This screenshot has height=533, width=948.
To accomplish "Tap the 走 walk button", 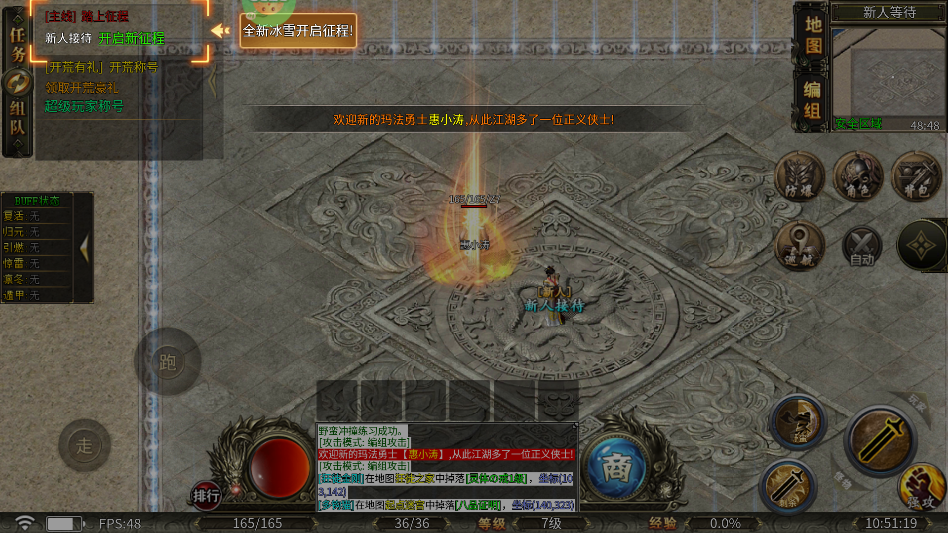I will [x=84, y=445].
